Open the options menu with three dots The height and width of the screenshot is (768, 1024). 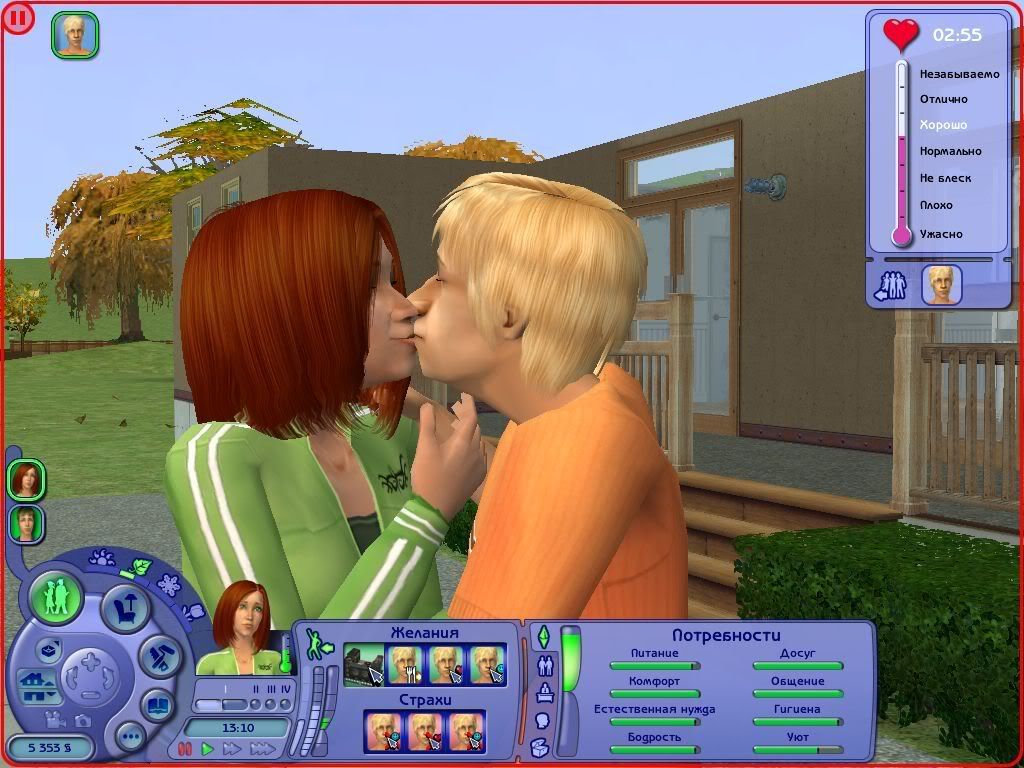pos(130,738)
